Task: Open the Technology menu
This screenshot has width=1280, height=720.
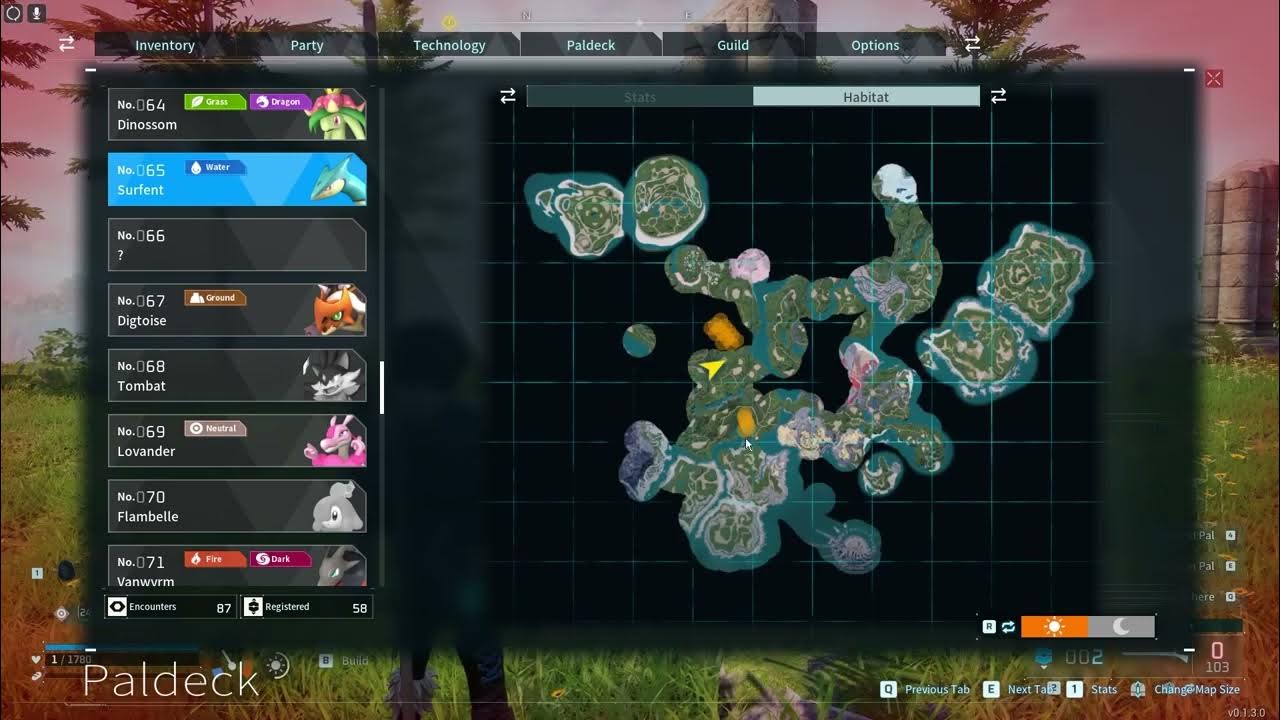Action: (449, 45)
